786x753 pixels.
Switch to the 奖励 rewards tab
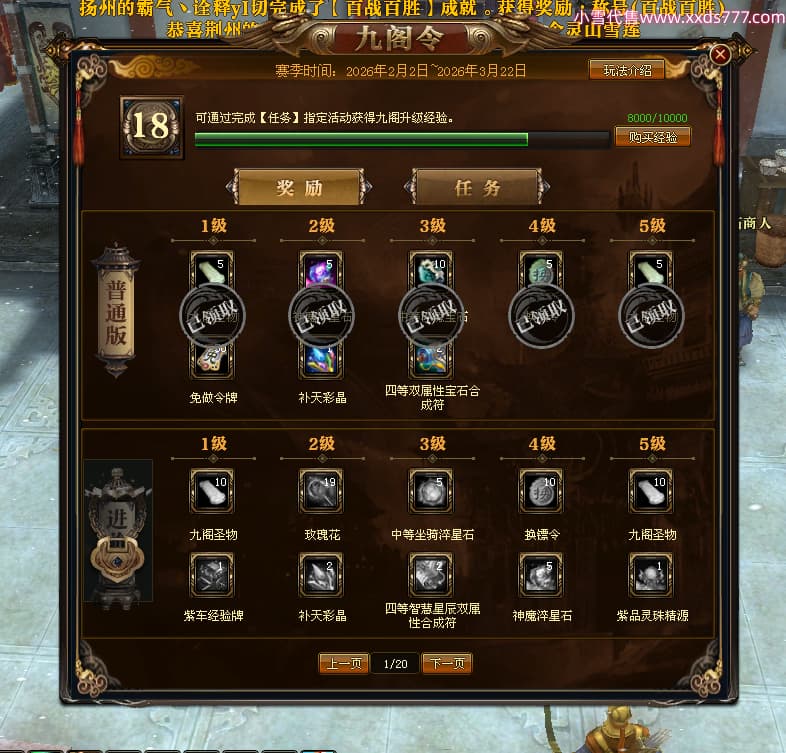300,187
